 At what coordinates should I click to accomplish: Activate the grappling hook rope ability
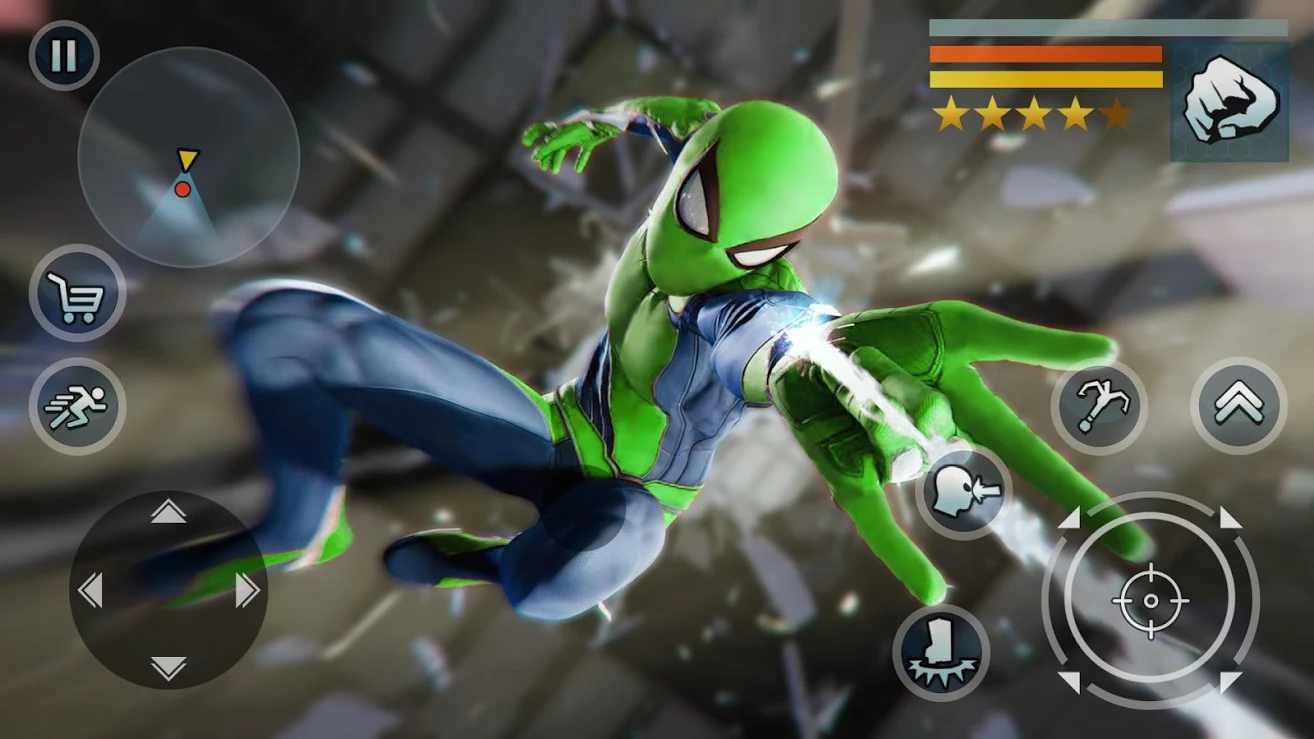coord(1098,407)
